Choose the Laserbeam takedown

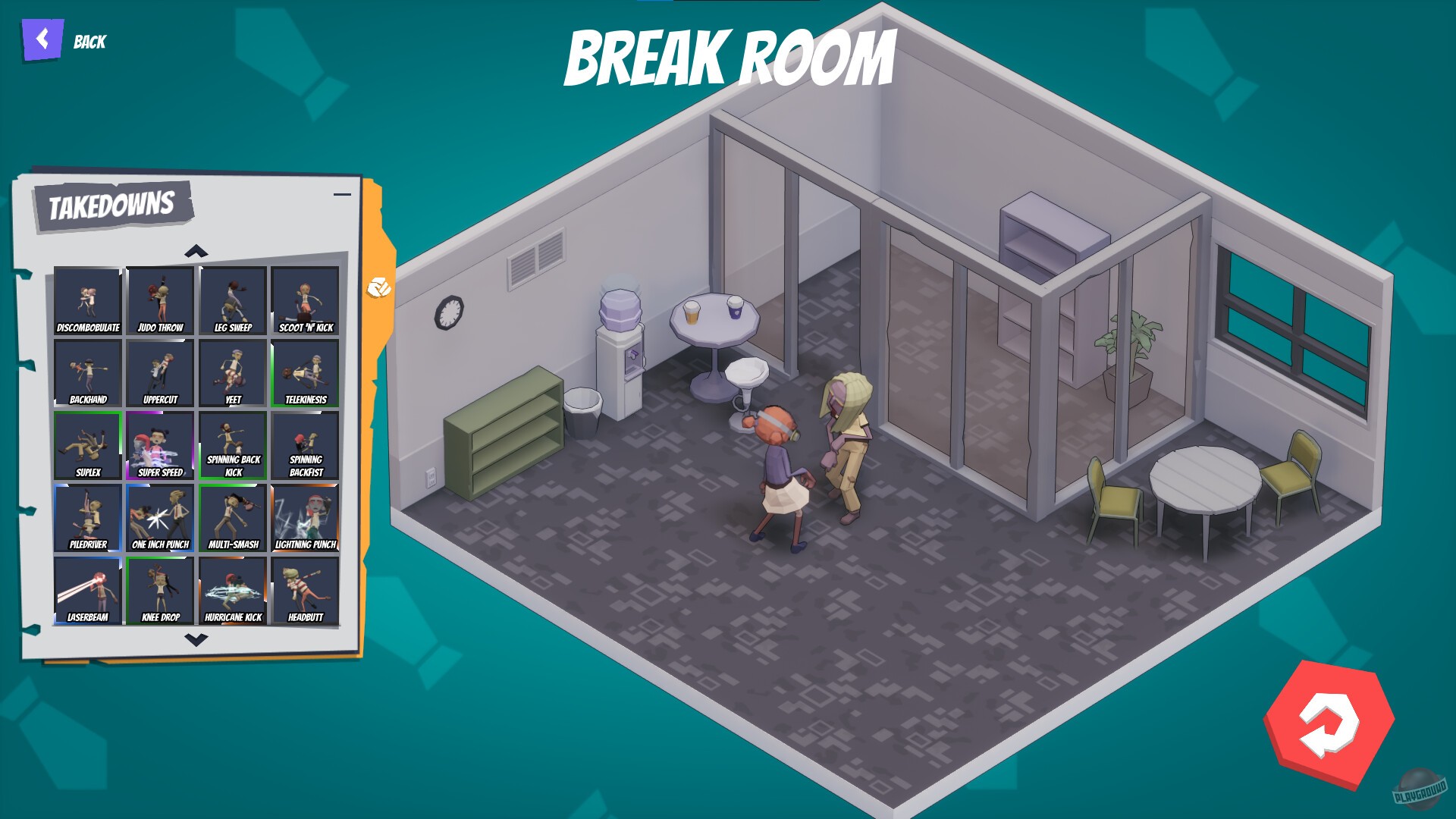tap(86, 589)
